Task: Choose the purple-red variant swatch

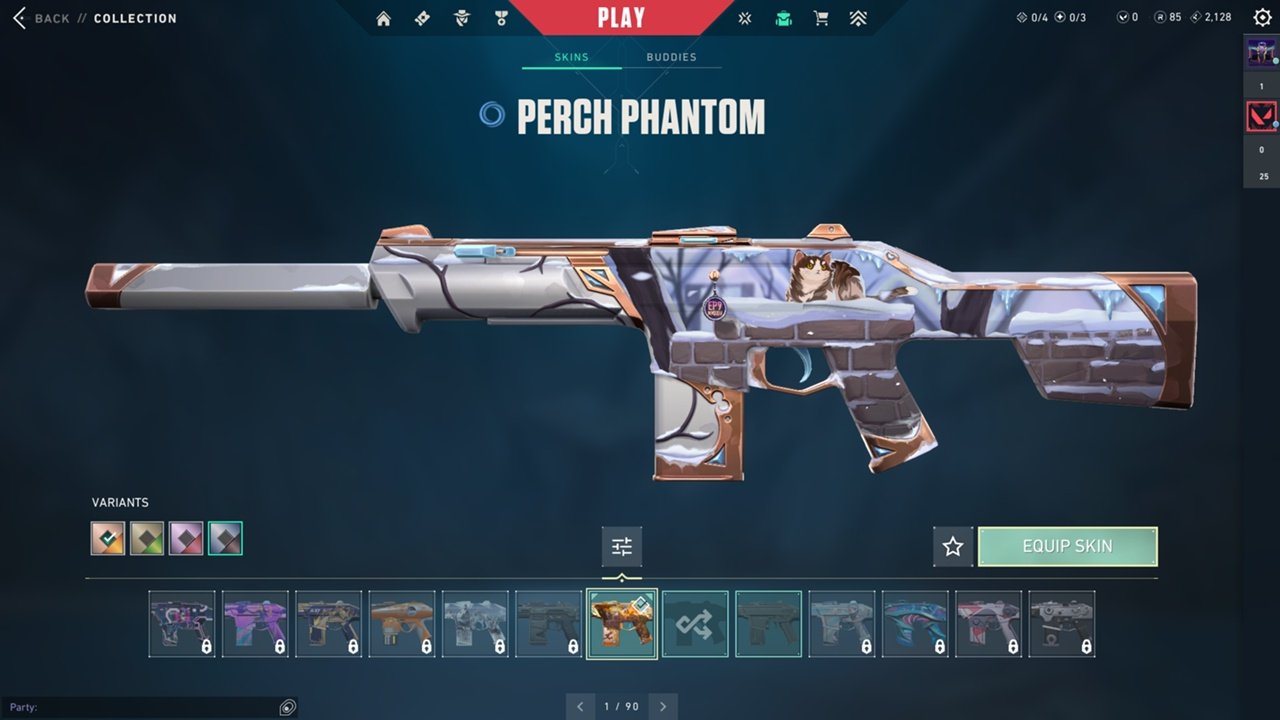Action: (x=186, y=538)
